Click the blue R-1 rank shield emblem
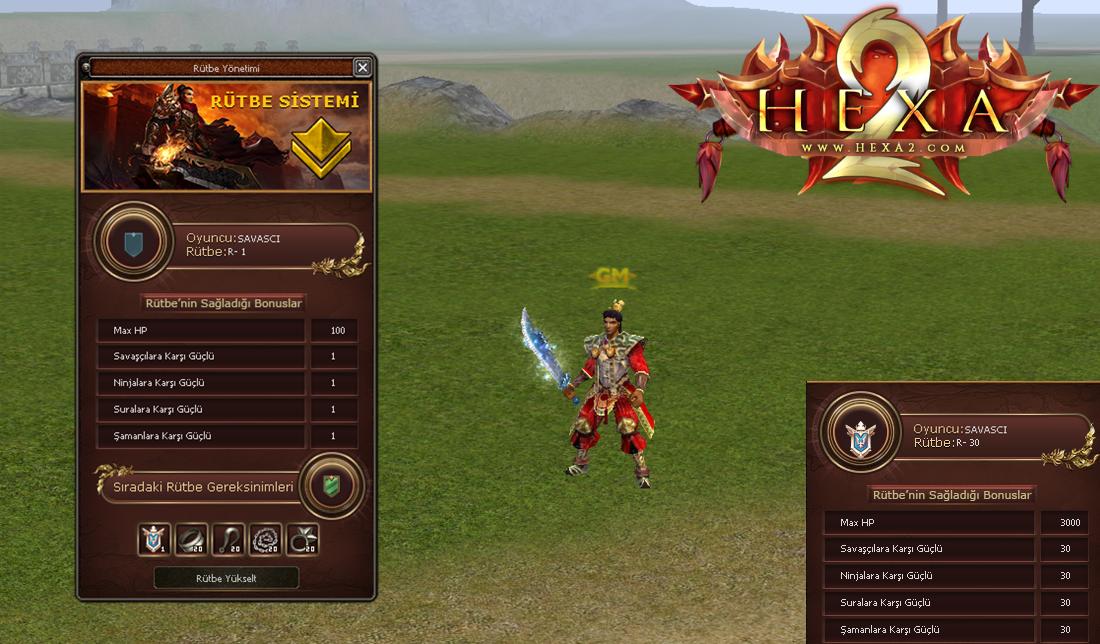The height and width of the screenshot is (644, 1100). tap(133, 245)
